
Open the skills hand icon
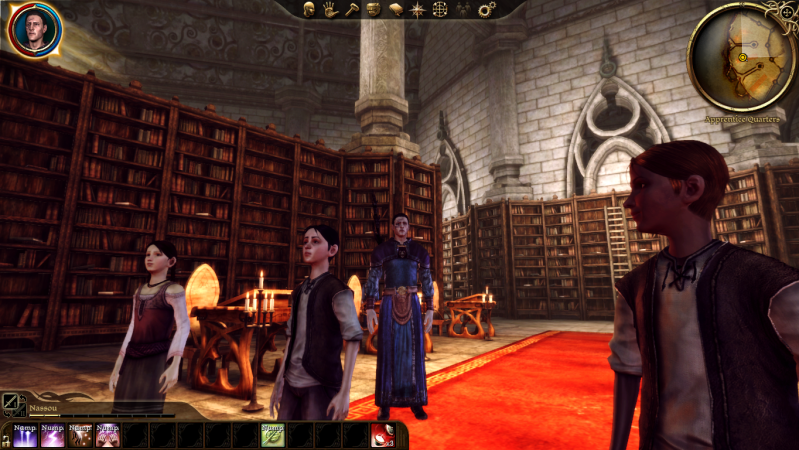330,9
